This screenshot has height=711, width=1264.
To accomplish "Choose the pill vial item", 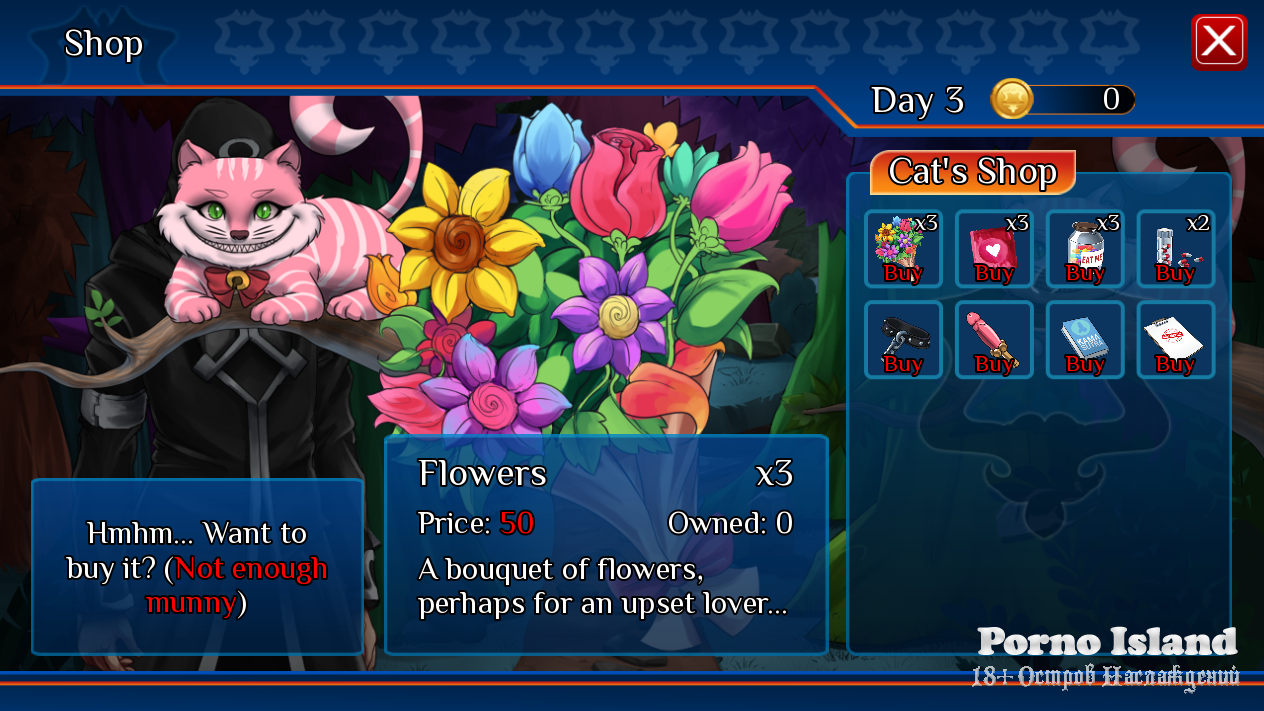I will pos(1176,250).
